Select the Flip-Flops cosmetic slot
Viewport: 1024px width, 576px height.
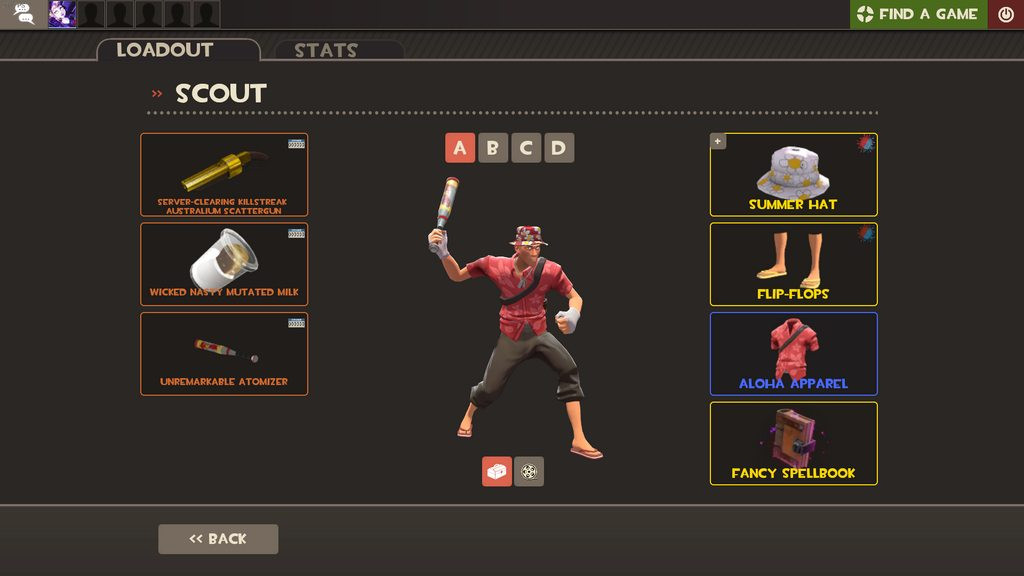click(x=793, y=264)
